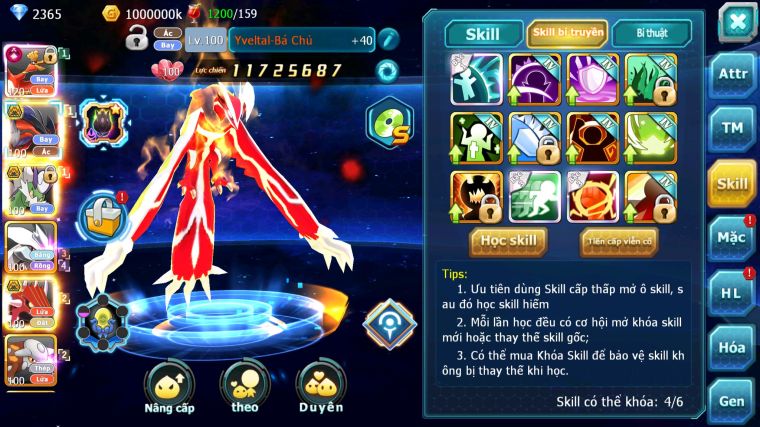Switch to the Skill bí truyền tab
This screenshot has height=427, width=760.
point(567,33)
